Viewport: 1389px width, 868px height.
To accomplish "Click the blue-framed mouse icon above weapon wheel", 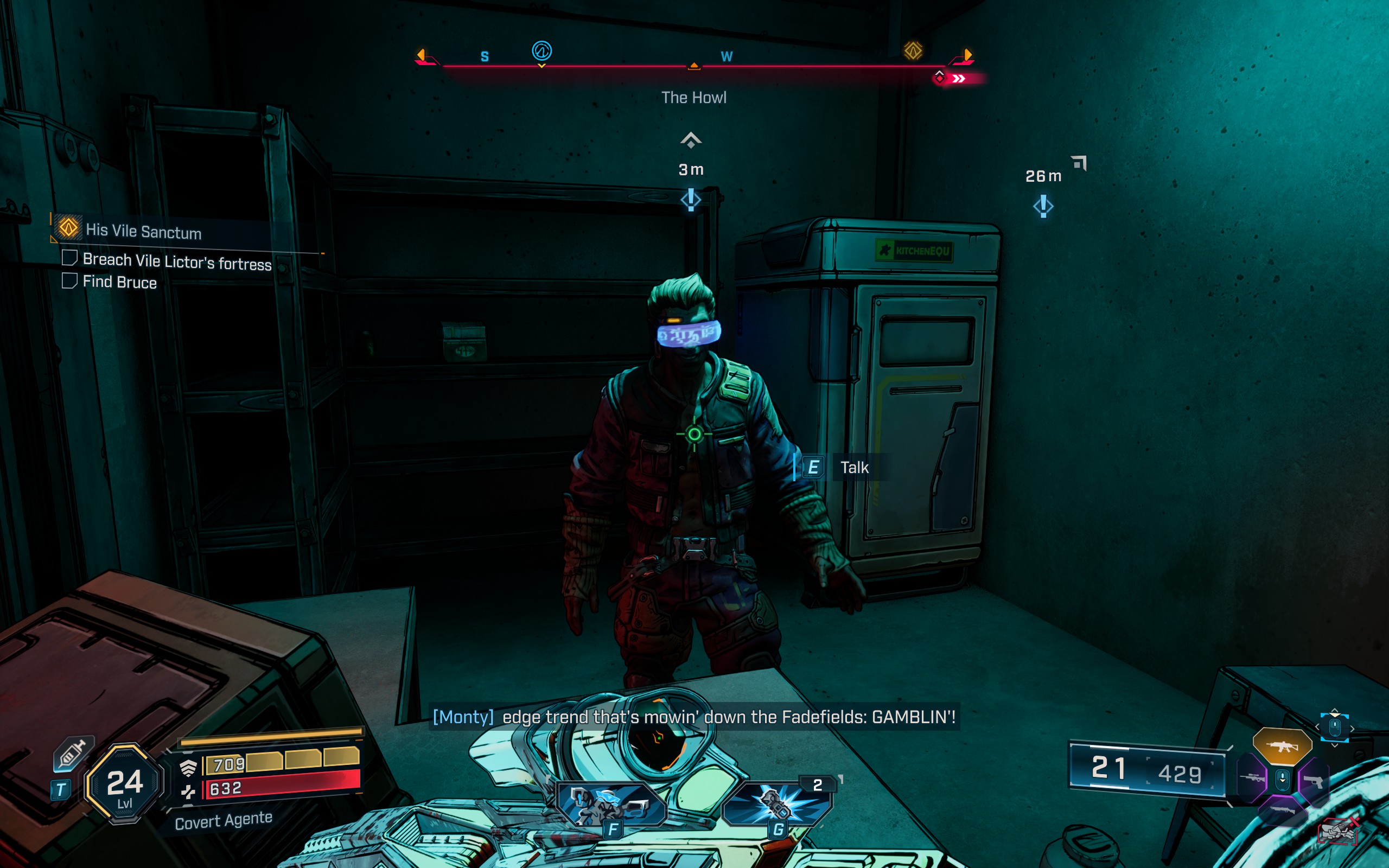I will tap(1335, 728).
